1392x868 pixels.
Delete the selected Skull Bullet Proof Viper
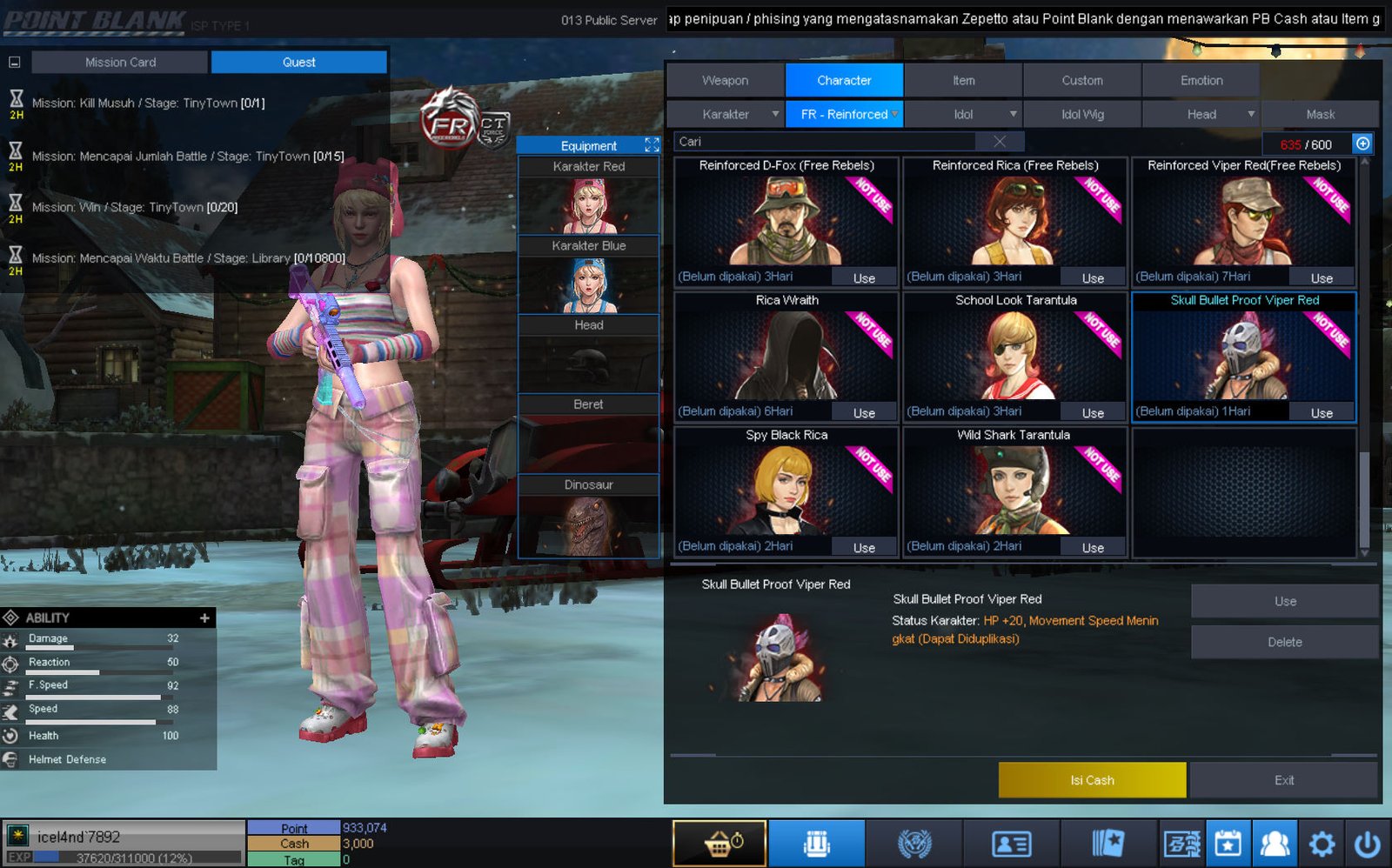(x=1284, y=642)
